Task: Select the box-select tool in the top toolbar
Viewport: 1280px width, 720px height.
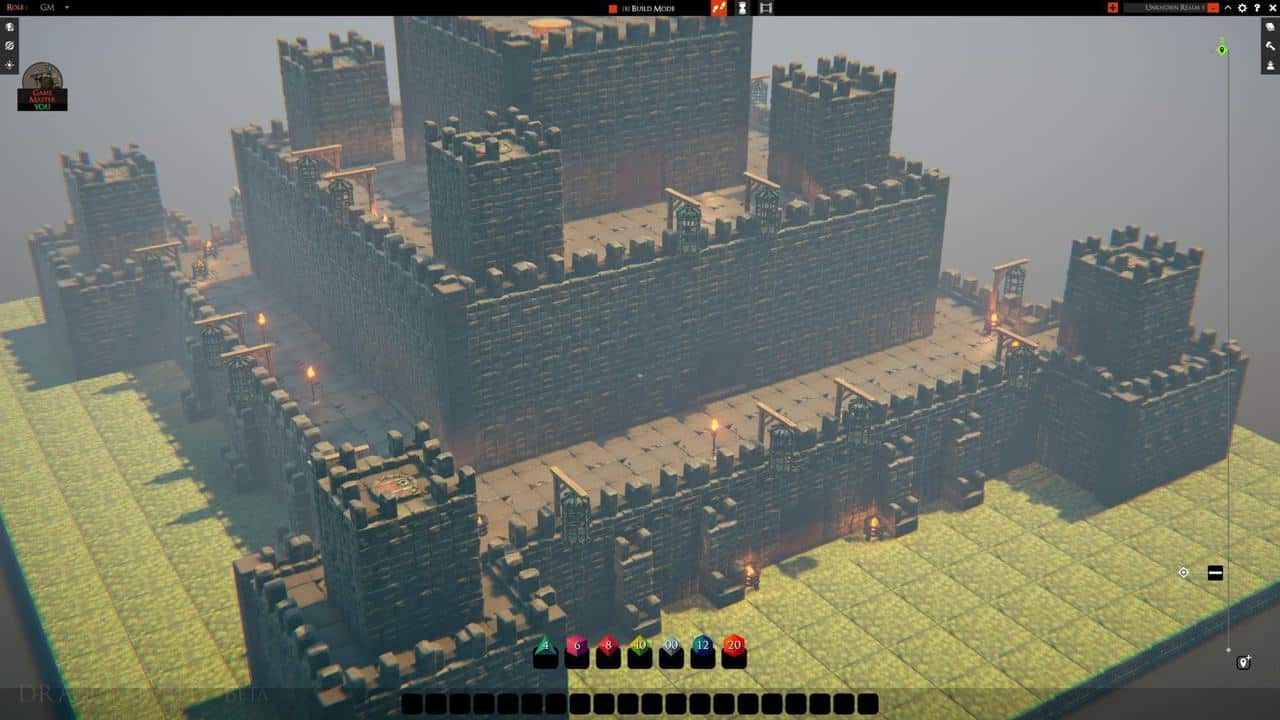Action: pyautogui.click(x=765, y=8)
